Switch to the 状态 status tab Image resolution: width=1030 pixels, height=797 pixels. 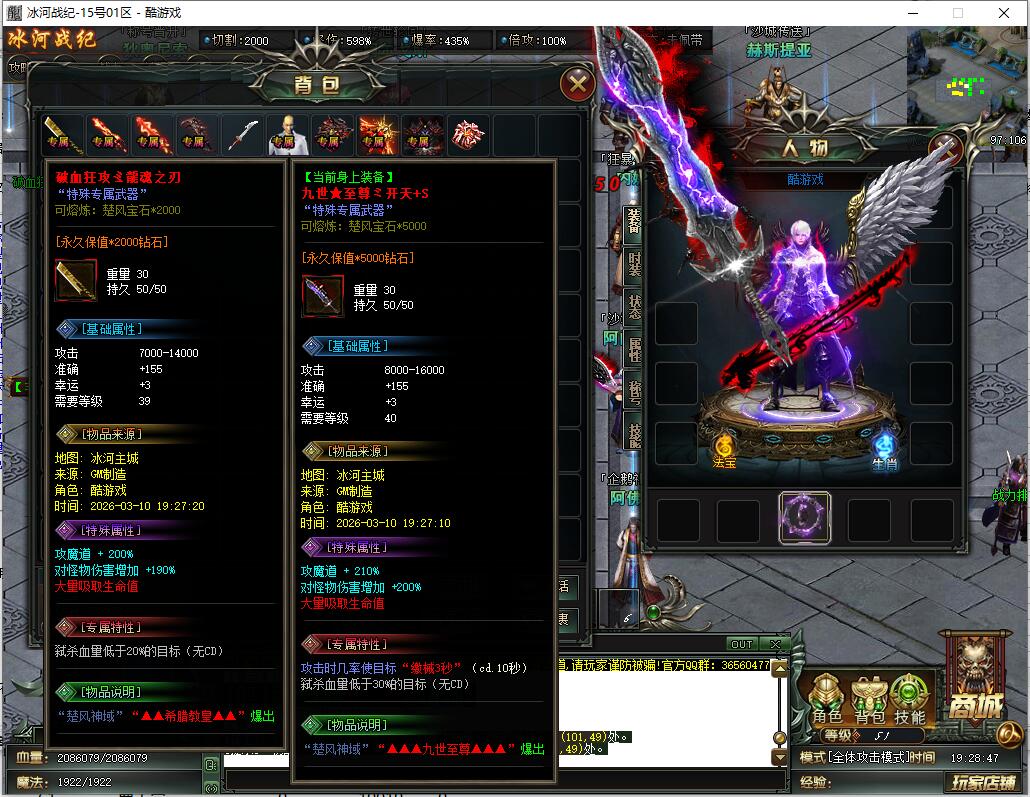(633, 306)
